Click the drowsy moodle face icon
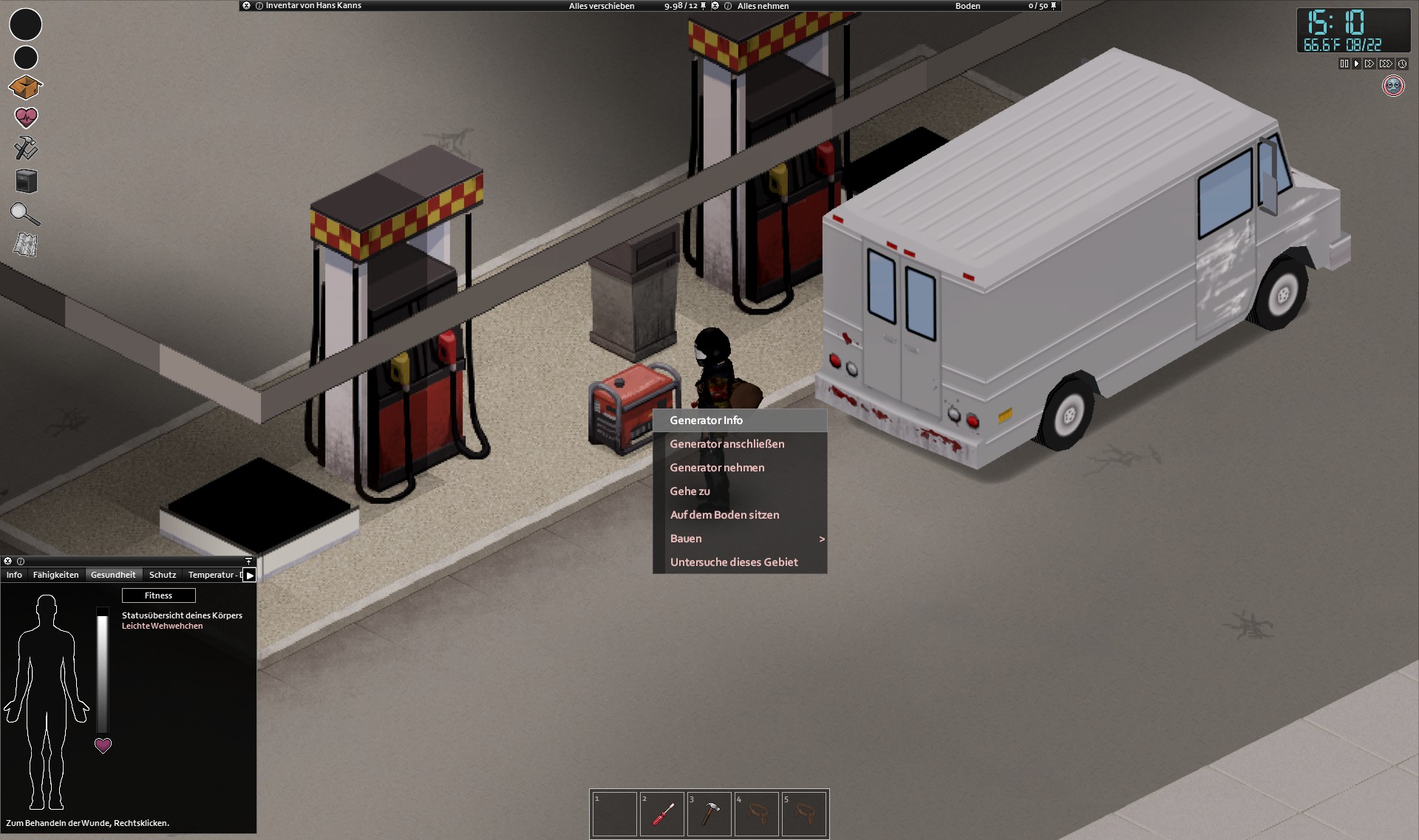This screenshot has height=840, width=1419. point(1392,86)
